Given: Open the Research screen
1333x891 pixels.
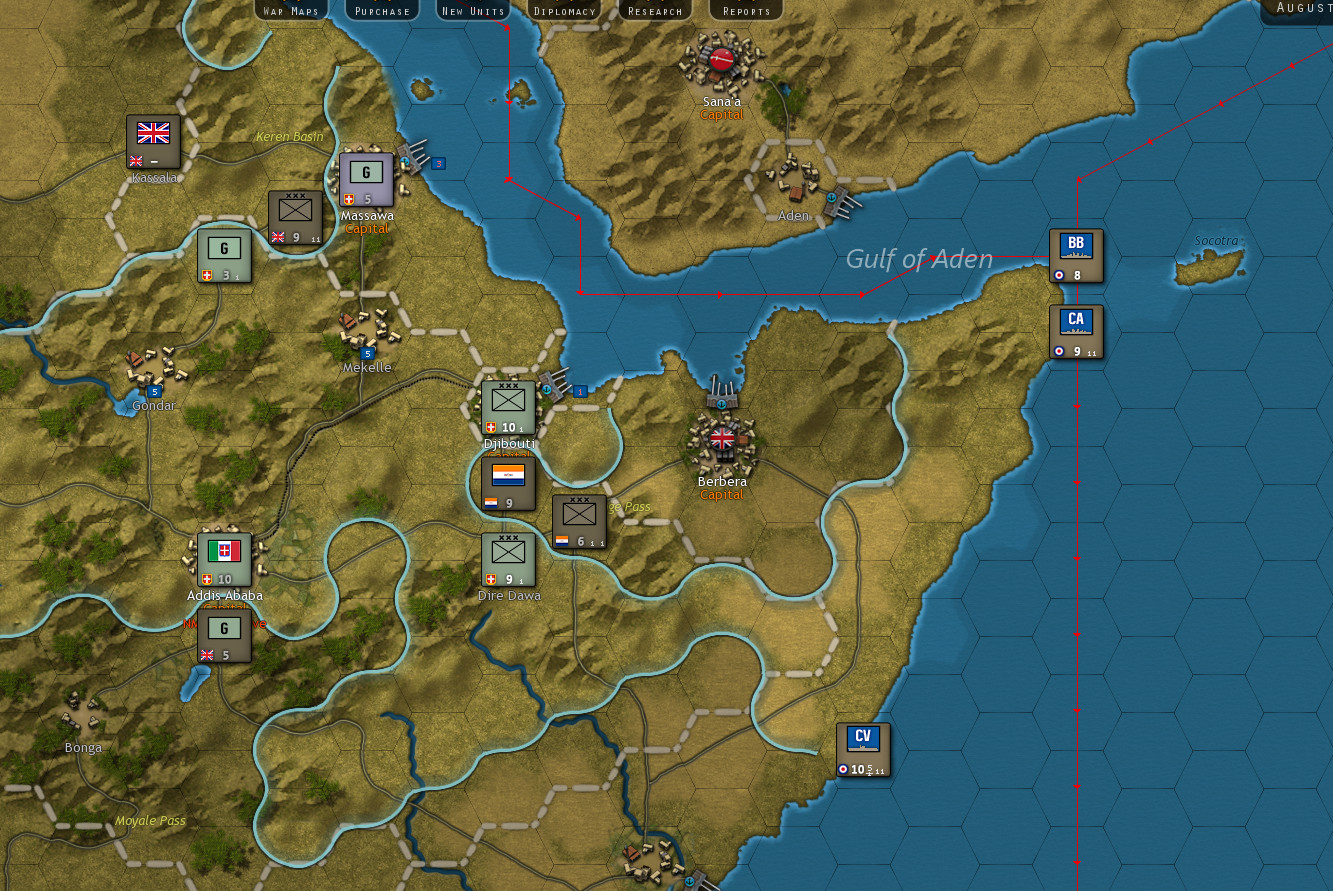Looking at the screenshot, I should 655,10.
